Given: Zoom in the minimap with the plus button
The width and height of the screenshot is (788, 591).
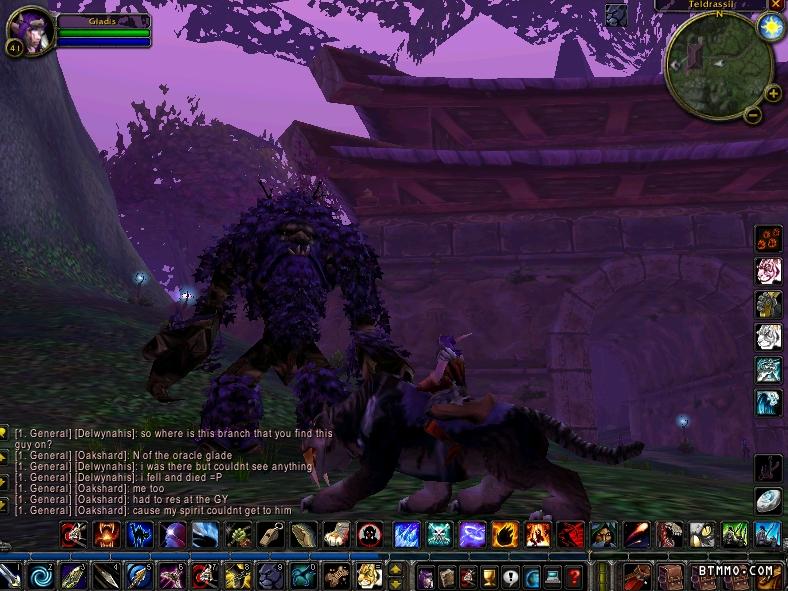Looking at the screenshot, I should (x=772, y=94).
